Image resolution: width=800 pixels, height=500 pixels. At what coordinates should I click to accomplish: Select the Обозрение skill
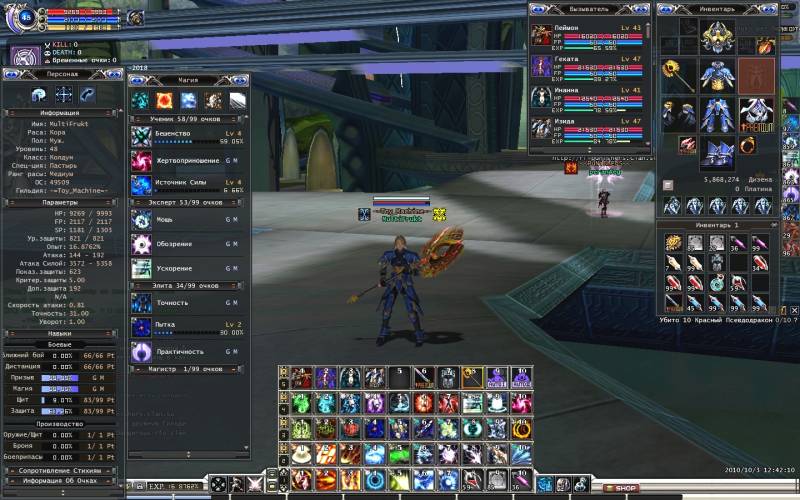(141, 244)
